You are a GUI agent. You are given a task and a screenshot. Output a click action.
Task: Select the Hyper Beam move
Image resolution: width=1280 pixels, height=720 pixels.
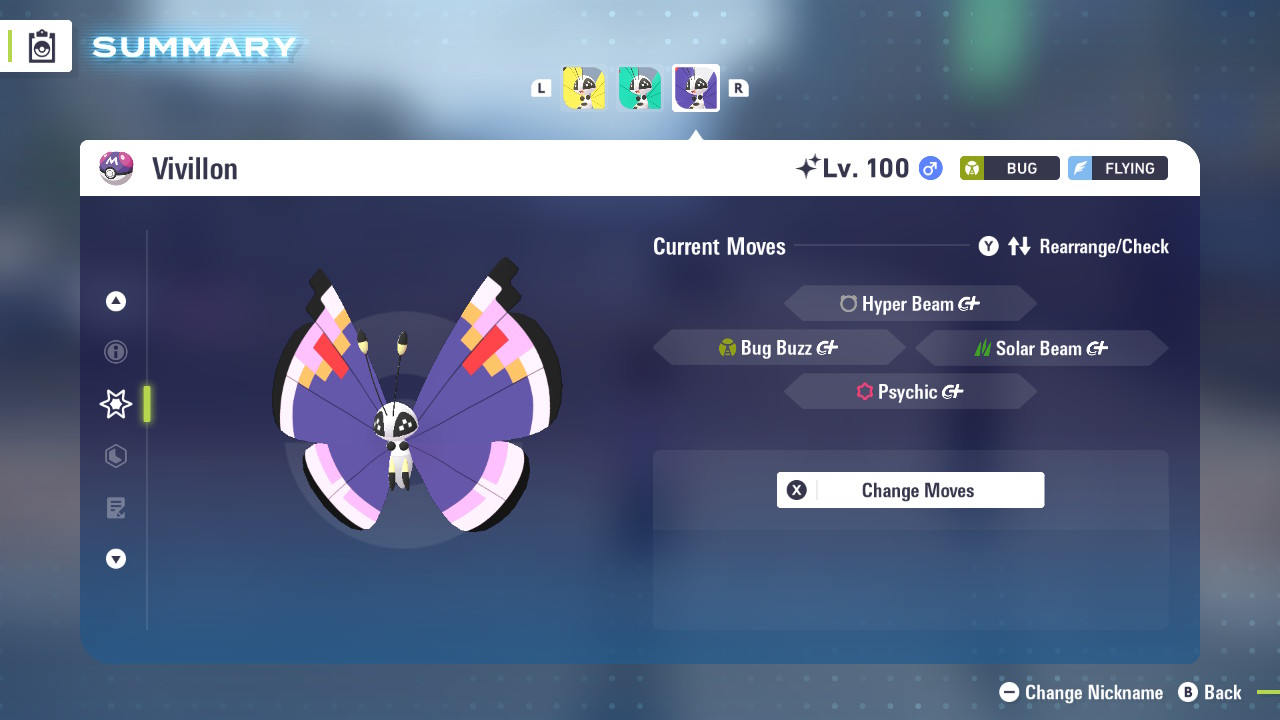[910, 303]
